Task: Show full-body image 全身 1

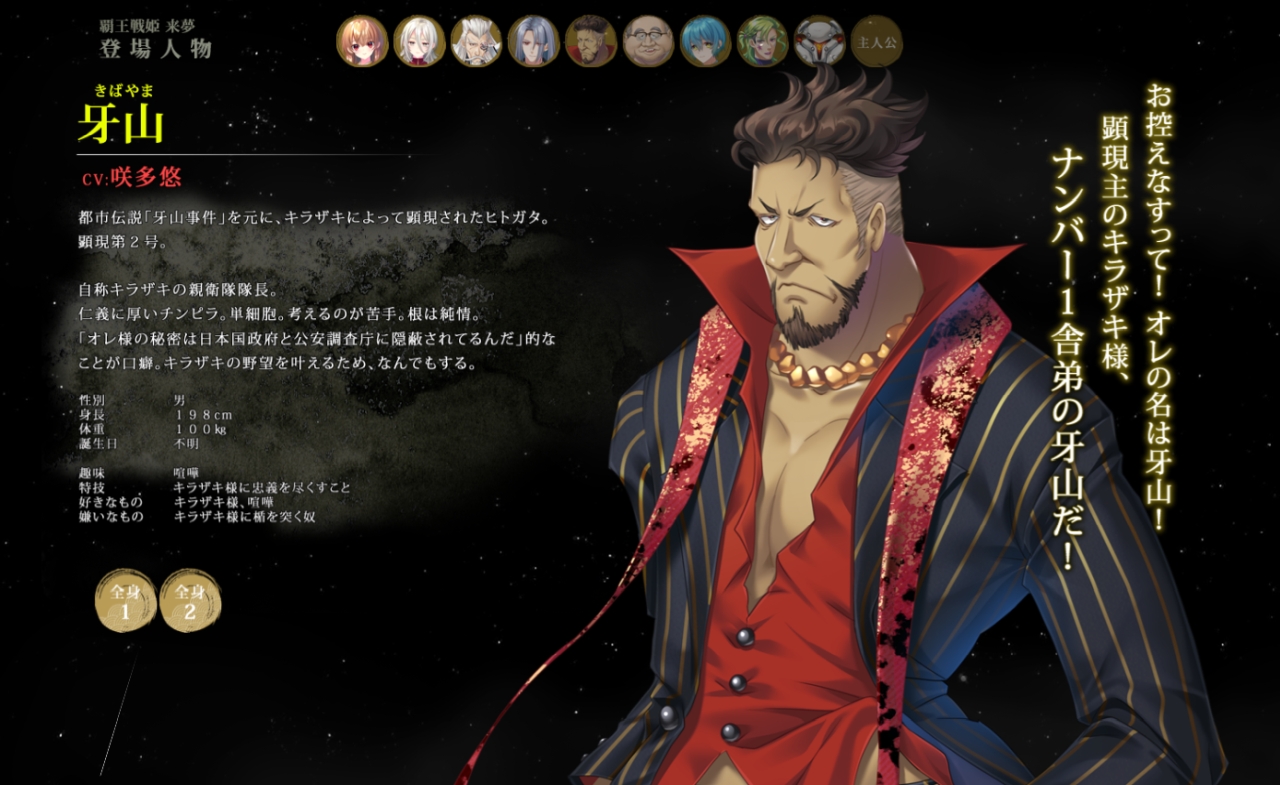Action: click(x=125, y=600)
